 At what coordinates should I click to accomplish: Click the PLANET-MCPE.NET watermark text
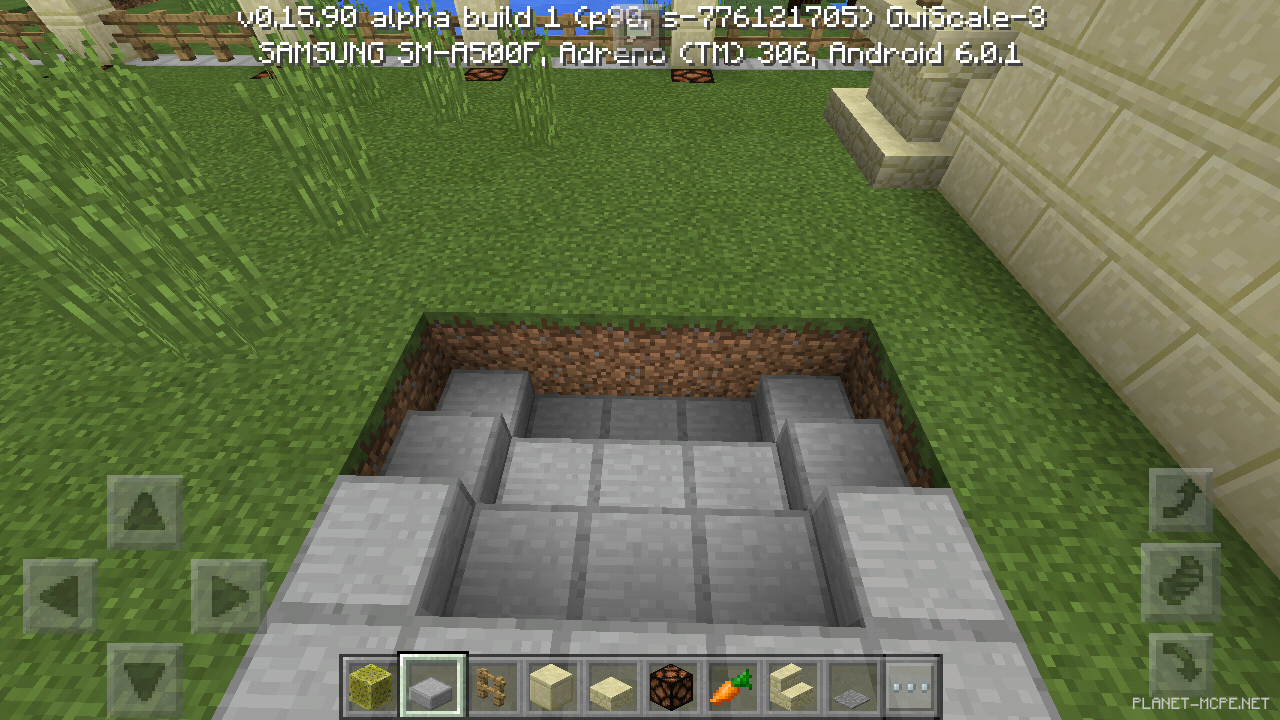tap(1201, 703)
